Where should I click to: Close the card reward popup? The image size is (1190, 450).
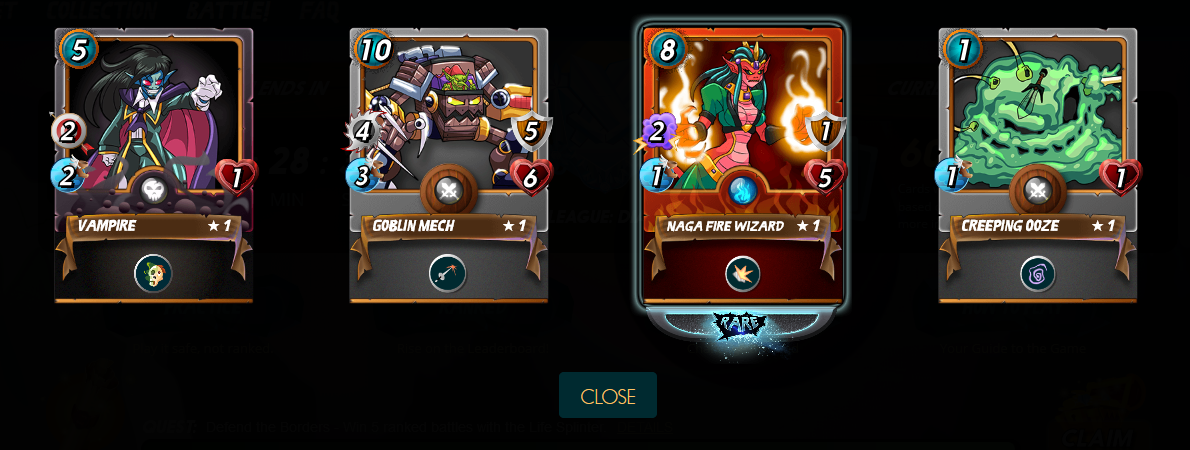607,395
